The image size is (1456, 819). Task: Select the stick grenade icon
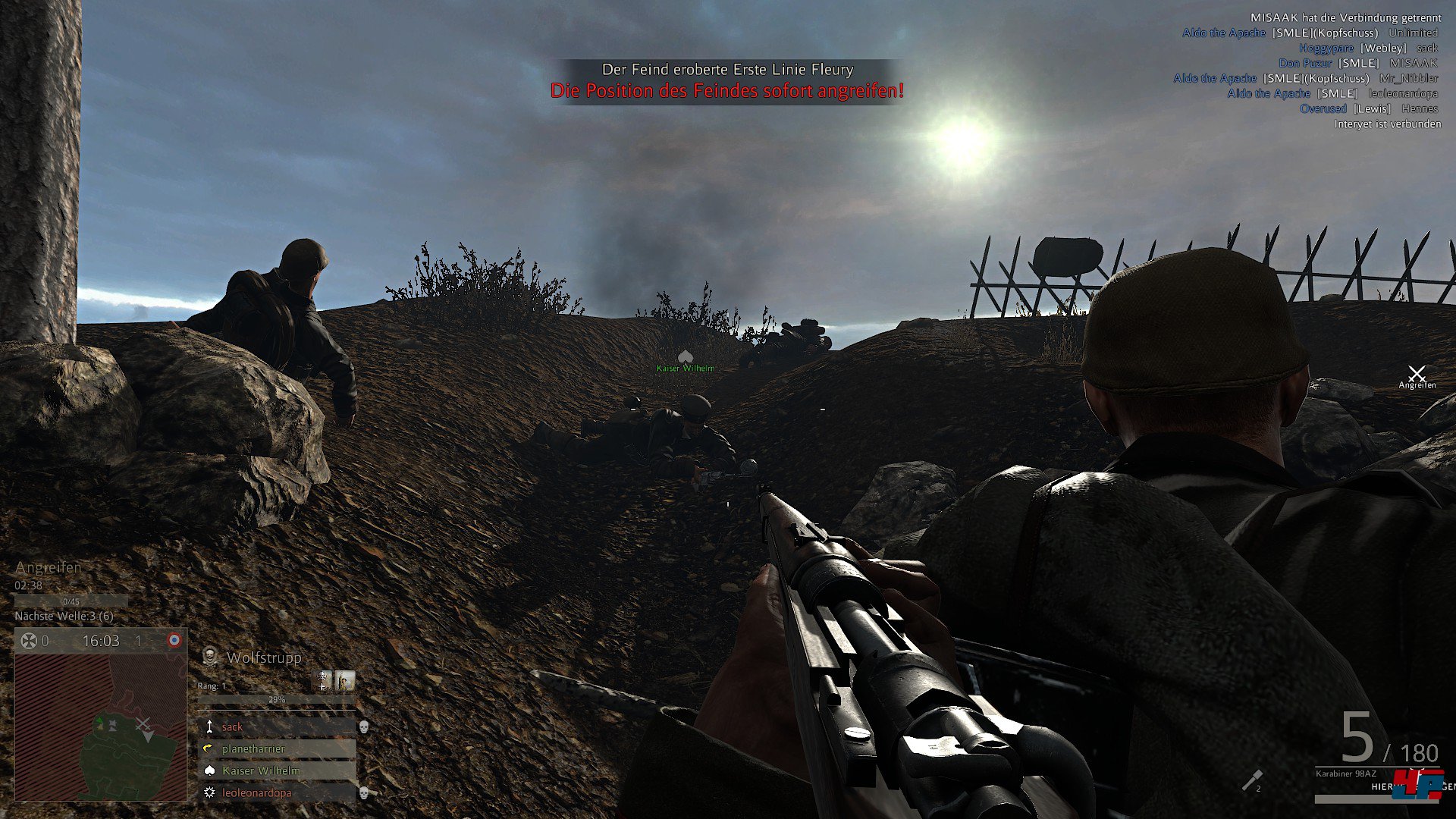click(x=1251, y=780)
